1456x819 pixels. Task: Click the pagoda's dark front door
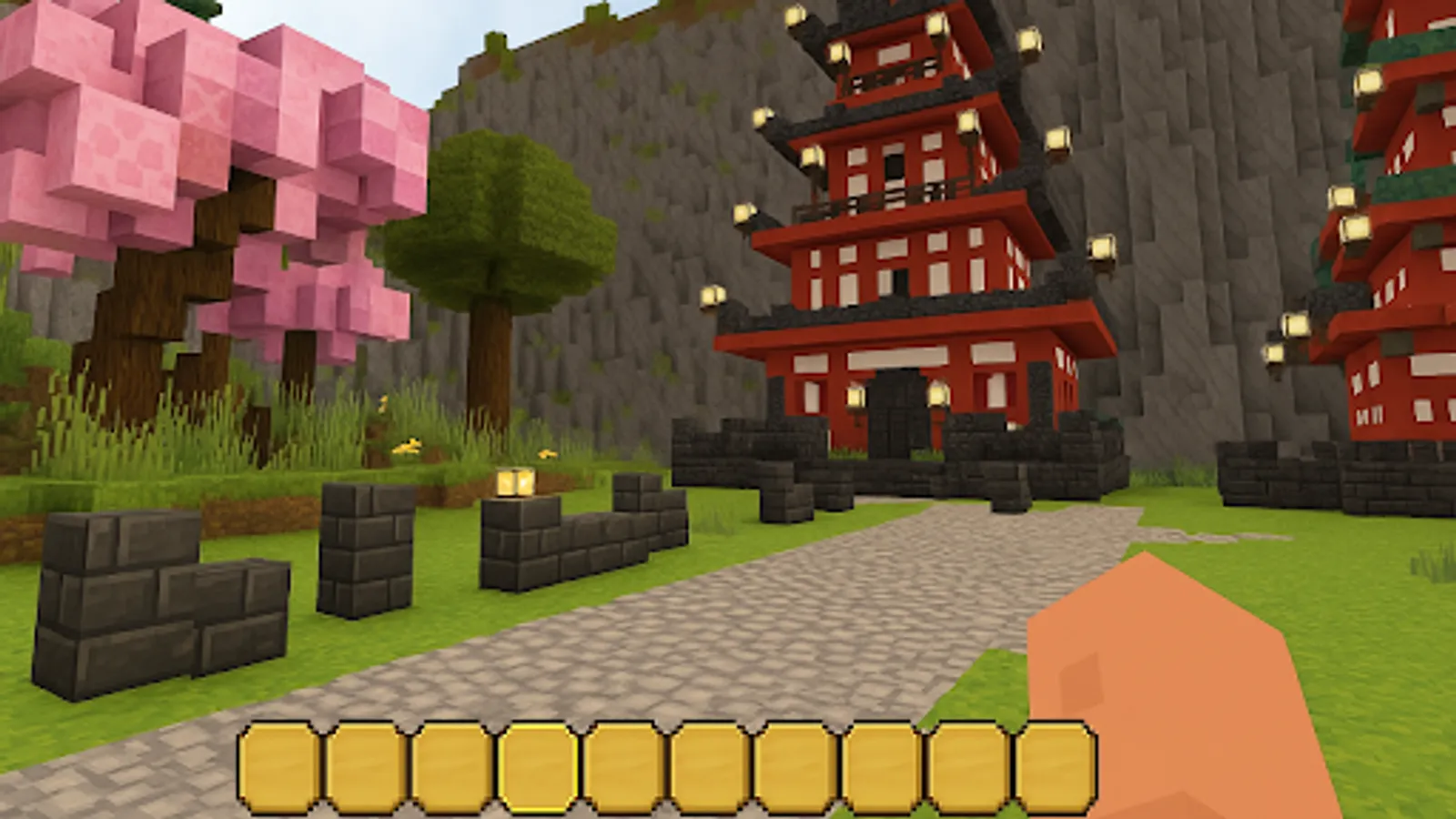tap(896, 409)
